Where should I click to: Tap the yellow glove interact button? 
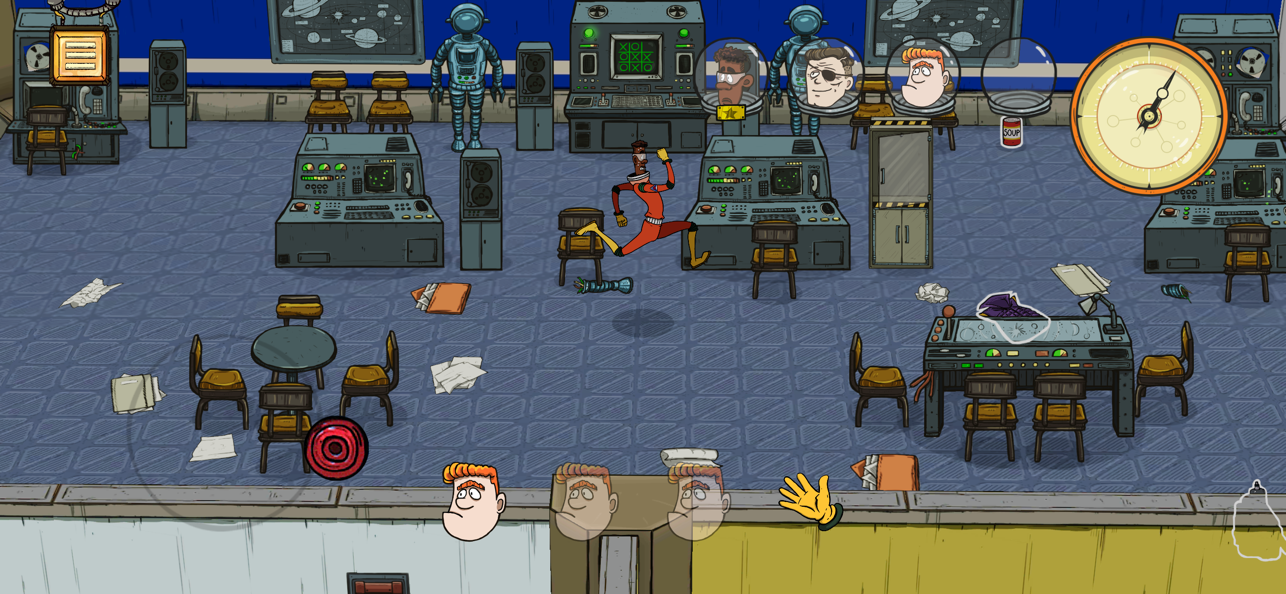(x=810, y=499)
